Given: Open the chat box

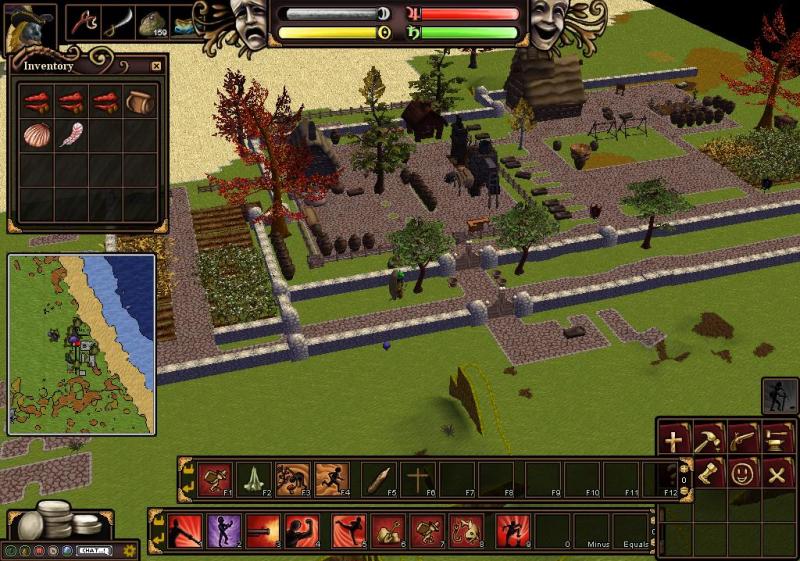Looking at the screenshot, I should tap(94, 549).
